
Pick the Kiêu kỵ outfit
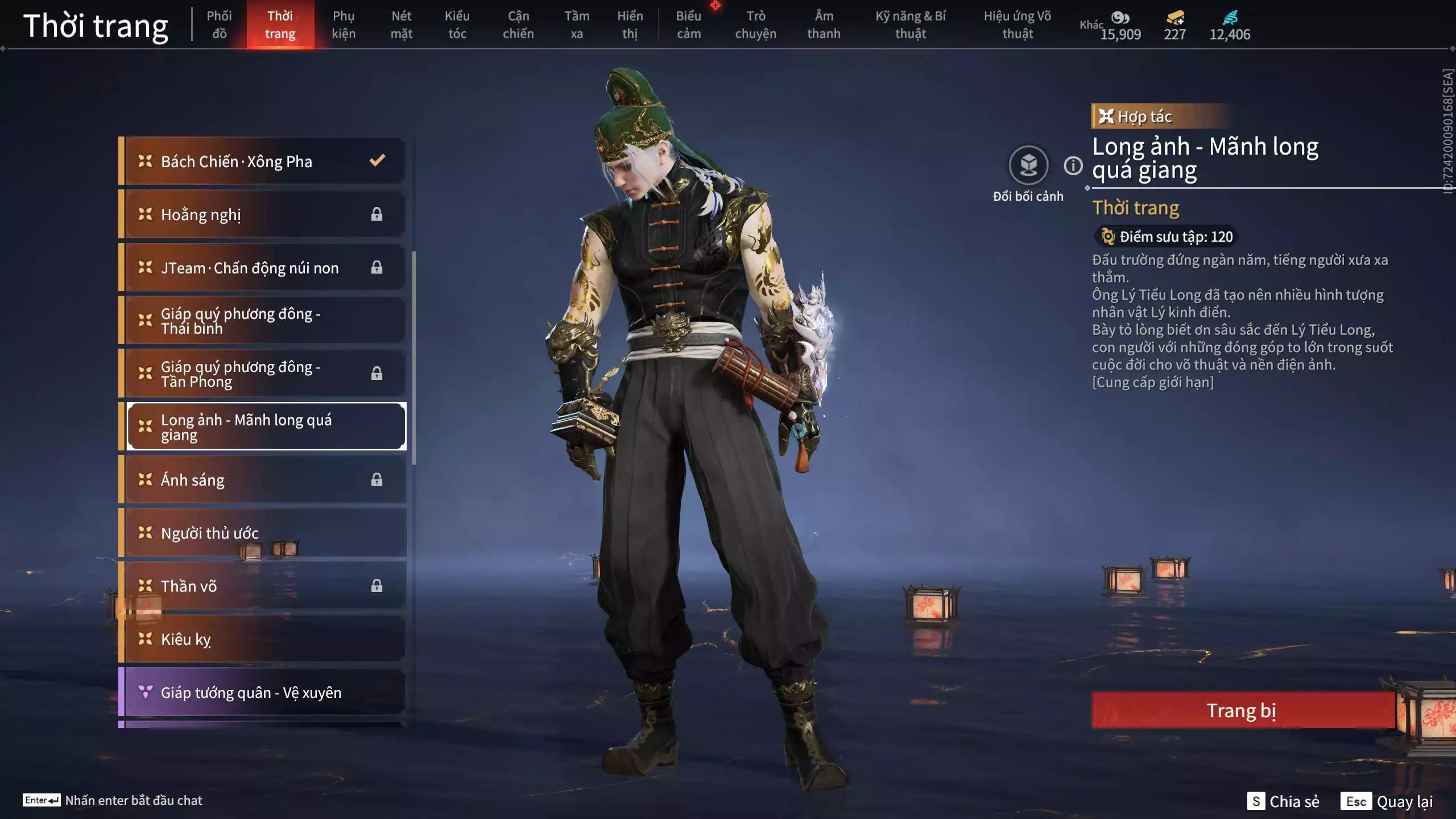click(264, 639)
